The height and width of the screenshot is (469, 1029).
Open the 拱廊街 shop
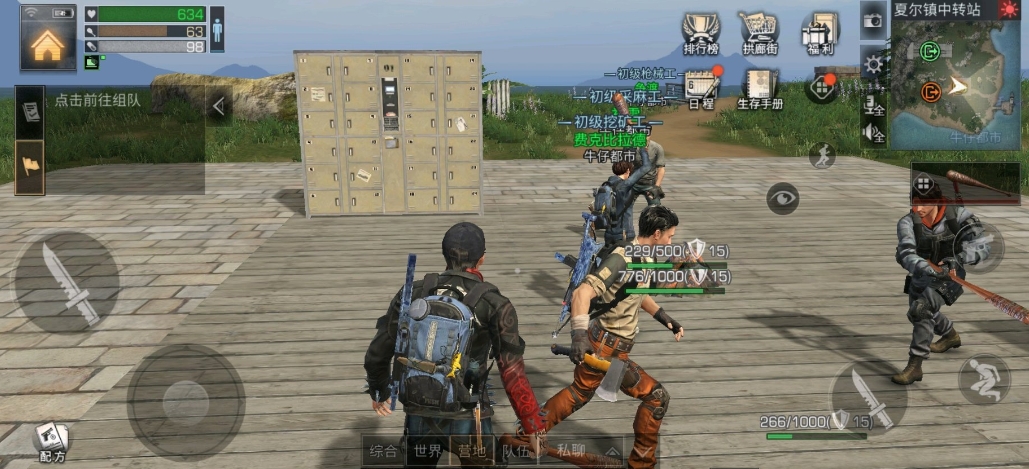pos(761,34)
